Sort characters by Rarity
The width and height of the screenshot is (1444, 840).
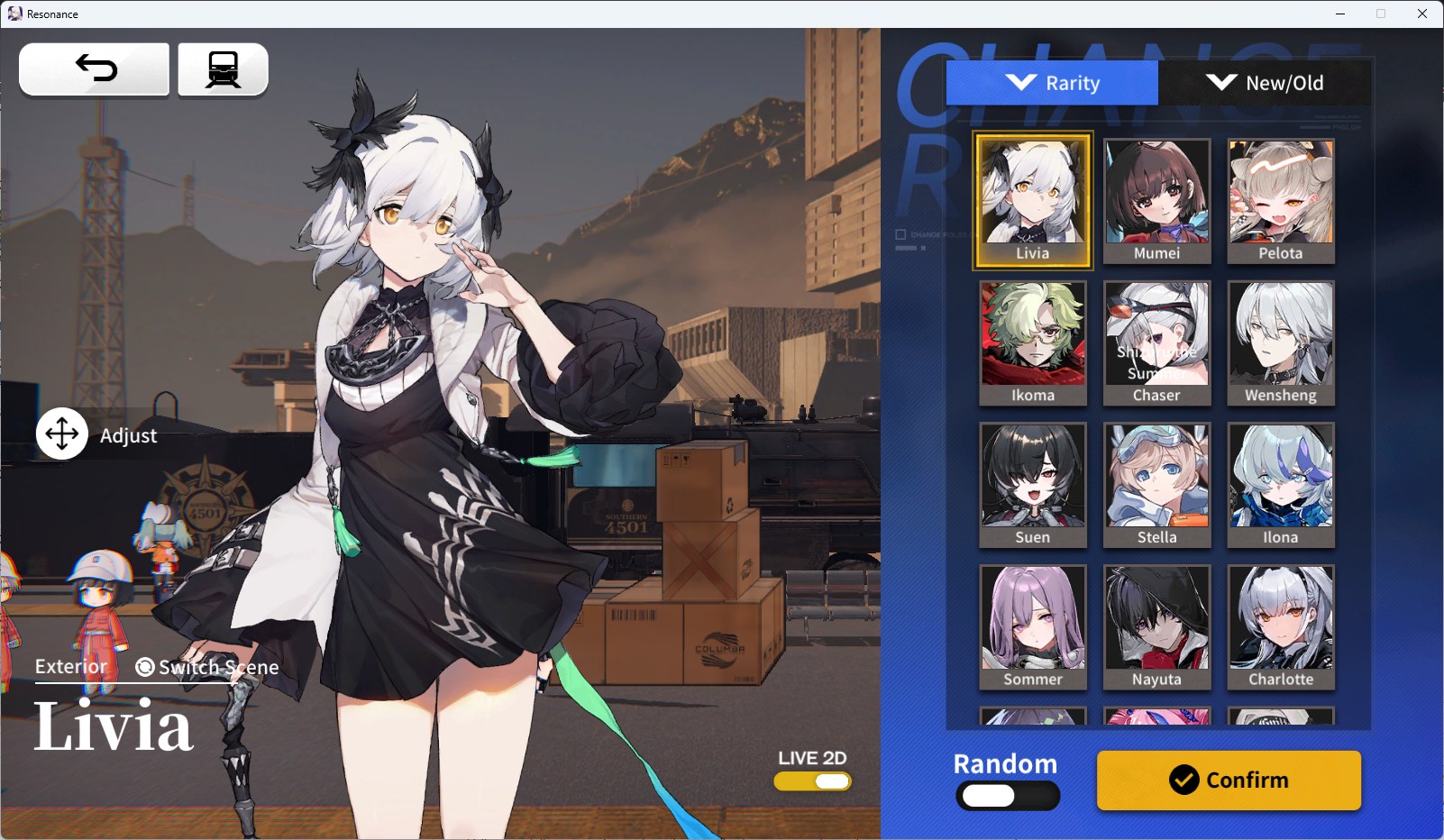1052,83
